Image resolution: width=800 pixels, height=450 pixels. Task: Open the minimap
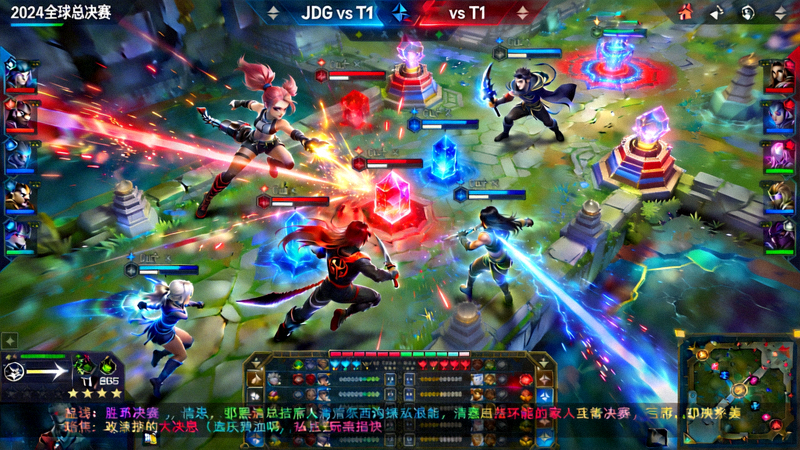[733, 384]
